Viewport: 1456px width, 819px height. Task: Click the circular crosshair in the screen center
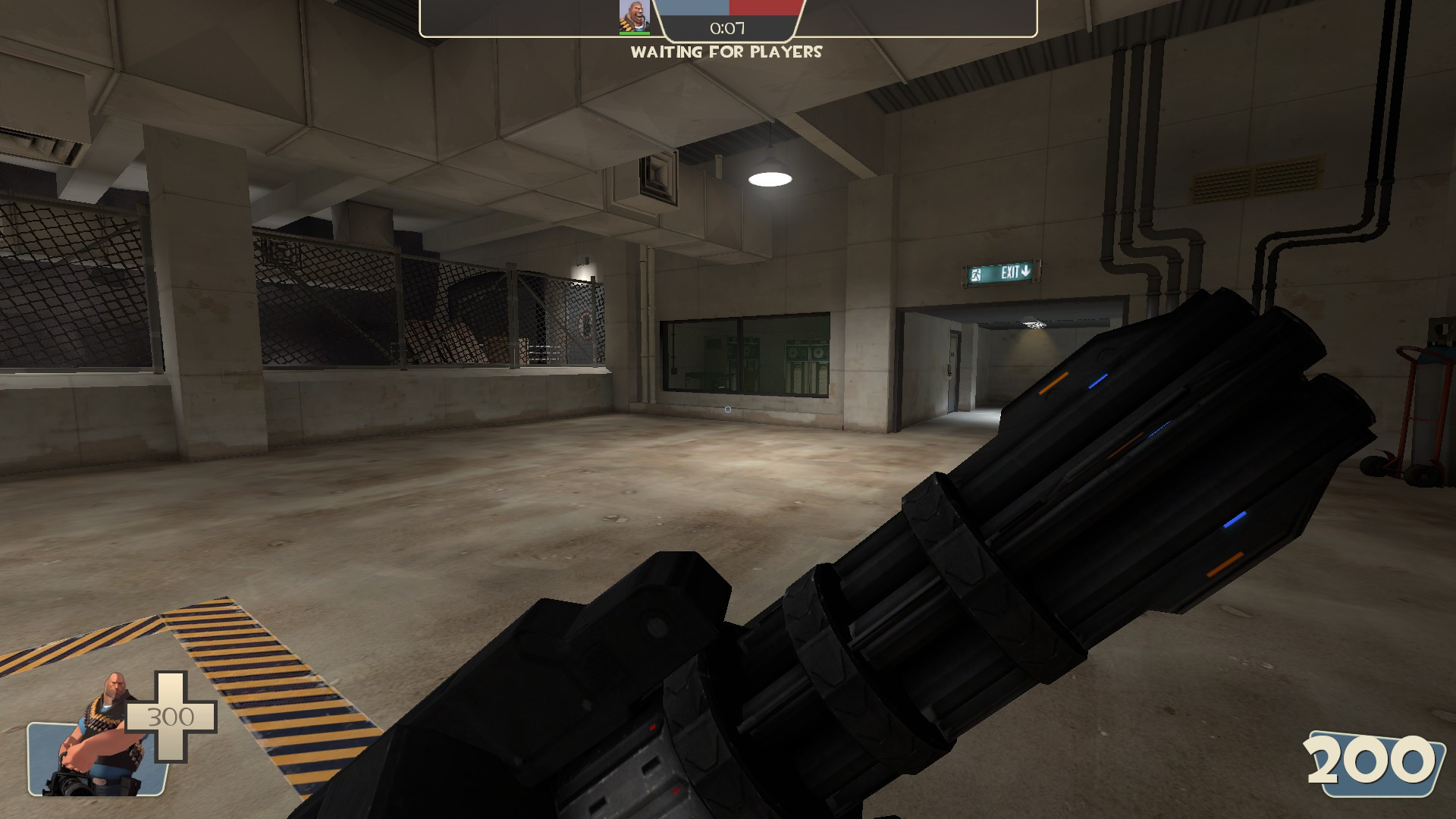(x=726, y=408)
